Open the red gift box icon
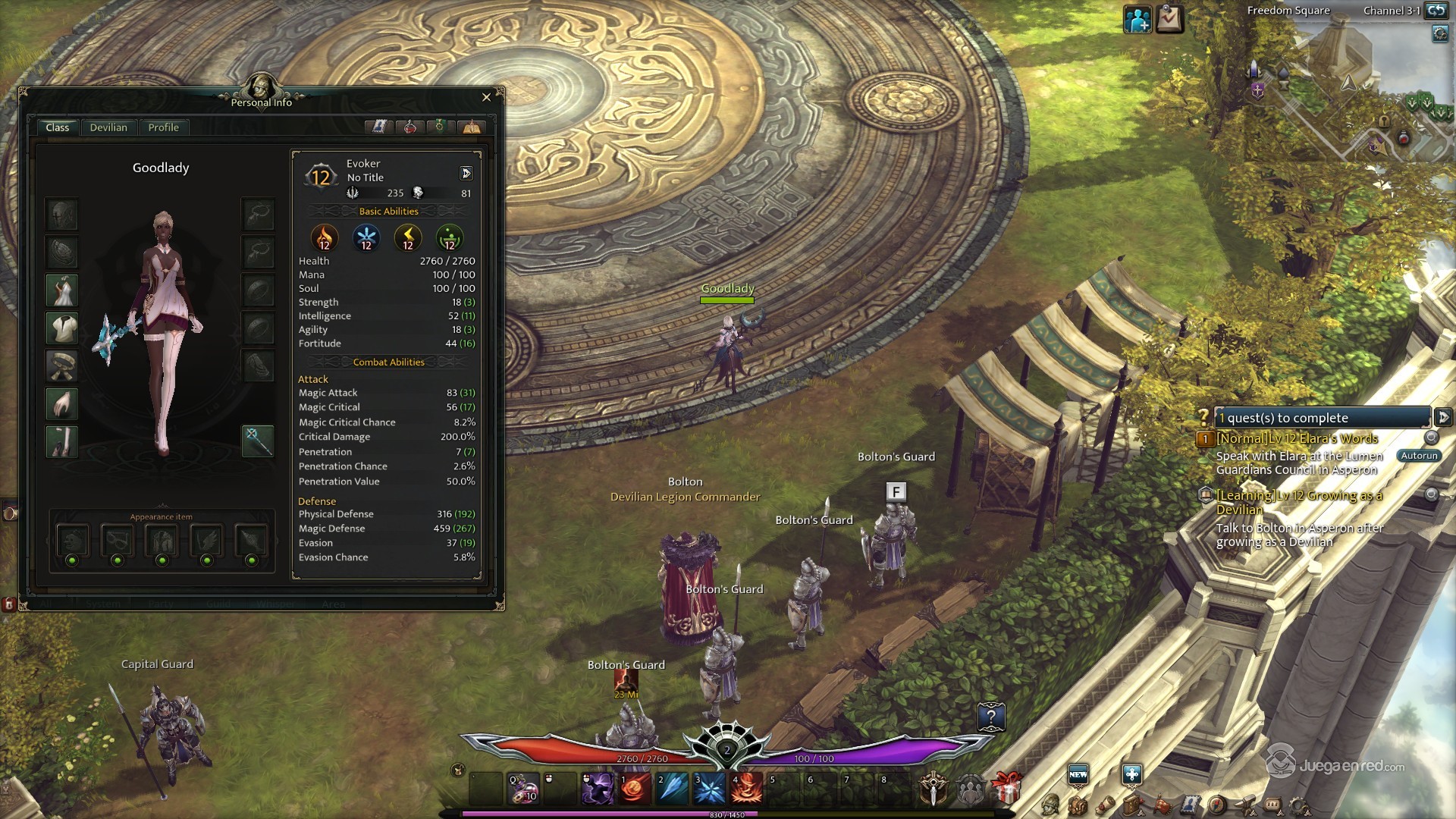Image resolution: width=1456 pixels, height=819 pixels. click(1006, 789)
